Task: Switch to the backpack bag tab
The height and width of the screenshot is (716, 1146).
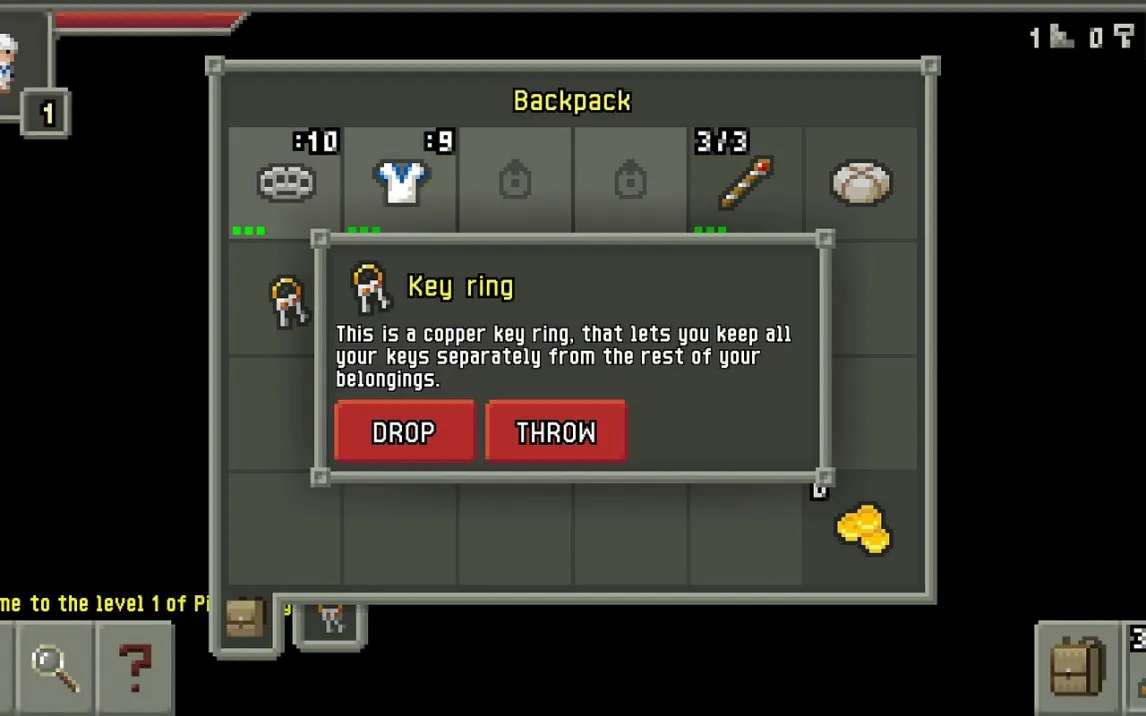Action: [x=244, y=620]
